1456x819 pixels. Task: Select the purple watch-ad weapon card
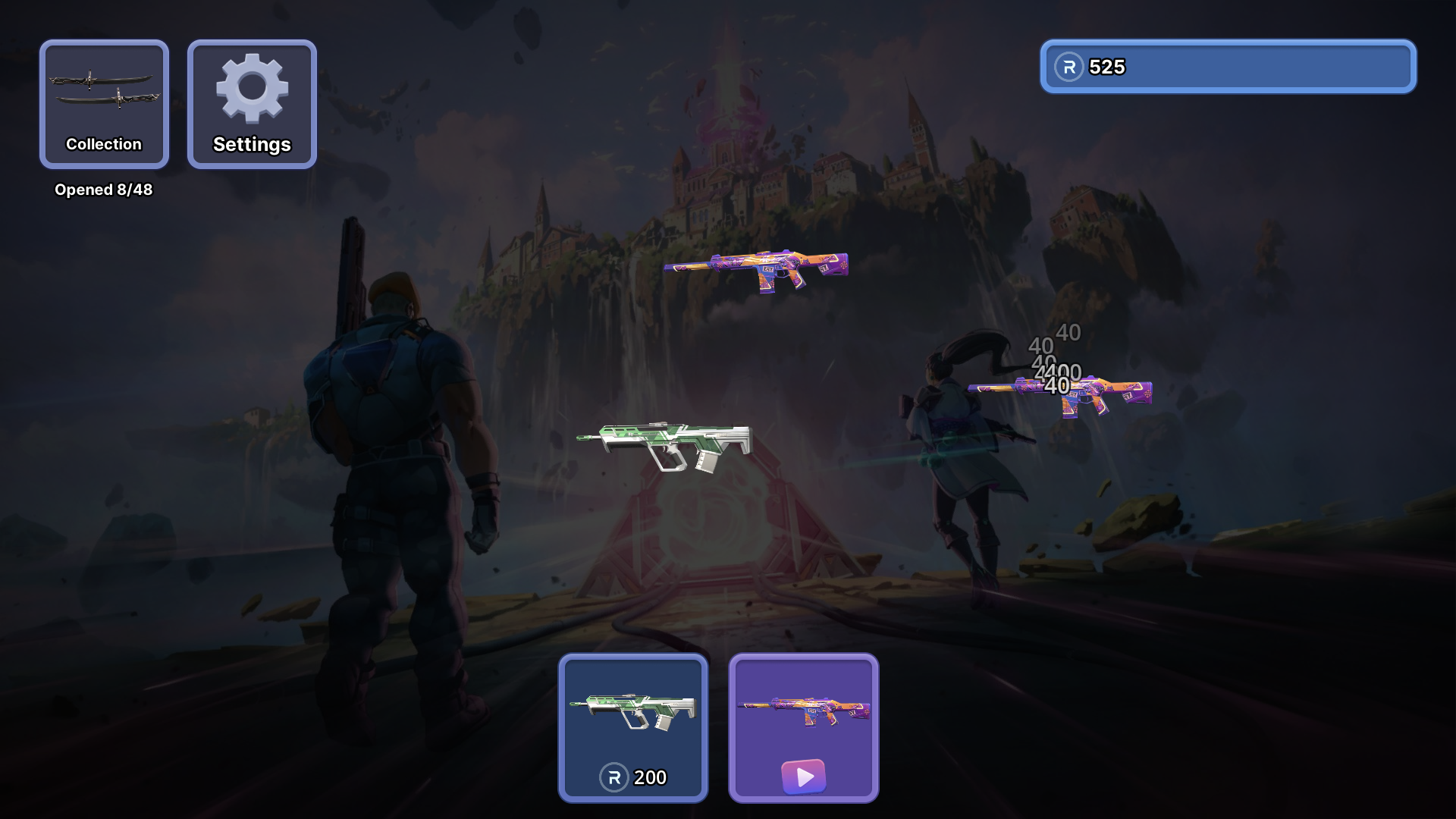(x=804, y=728)
